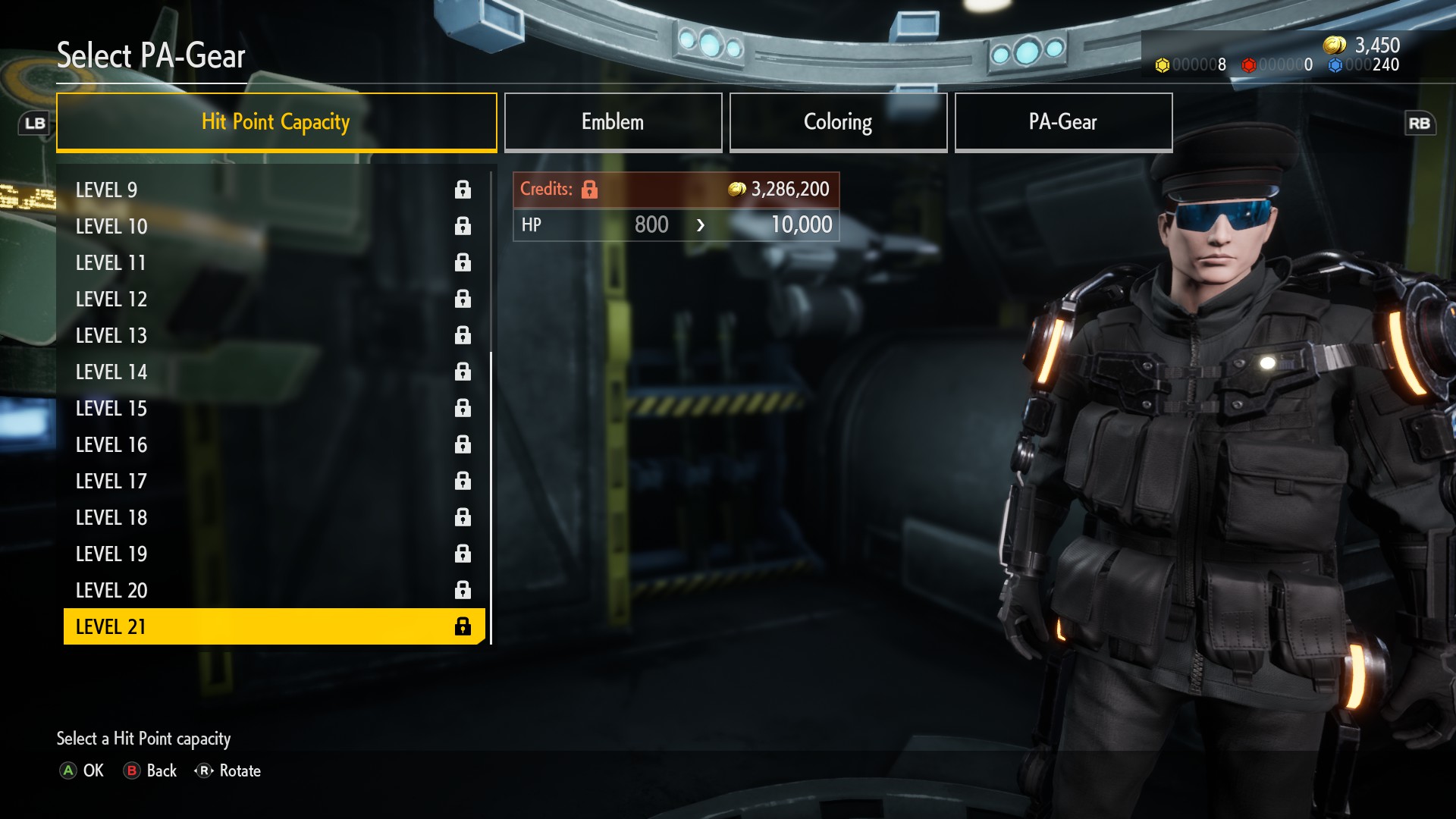Select the LEVEL 19 row

point(273,554)
